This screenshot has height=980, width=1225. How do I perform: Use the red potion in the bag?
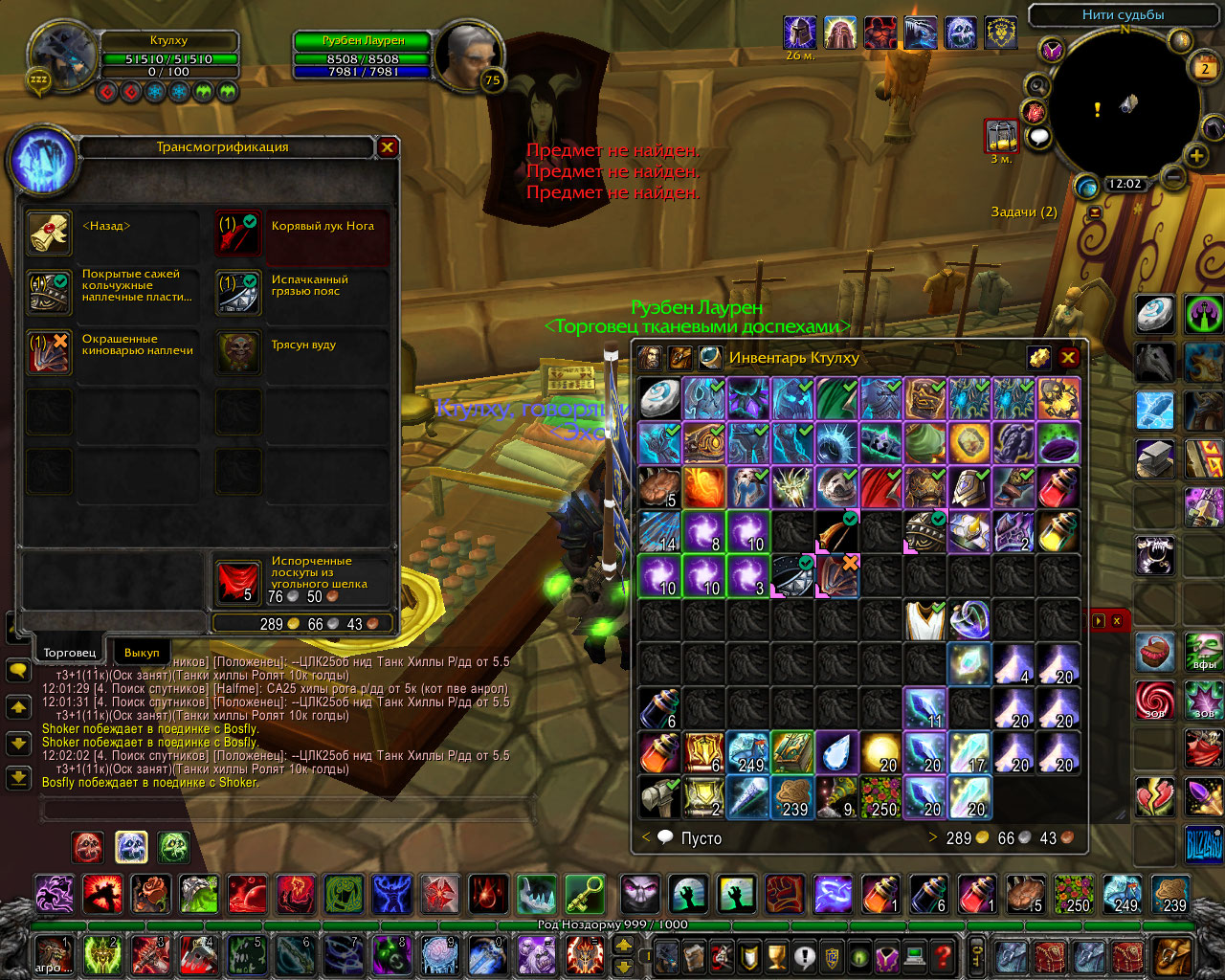pos(1058,488)
